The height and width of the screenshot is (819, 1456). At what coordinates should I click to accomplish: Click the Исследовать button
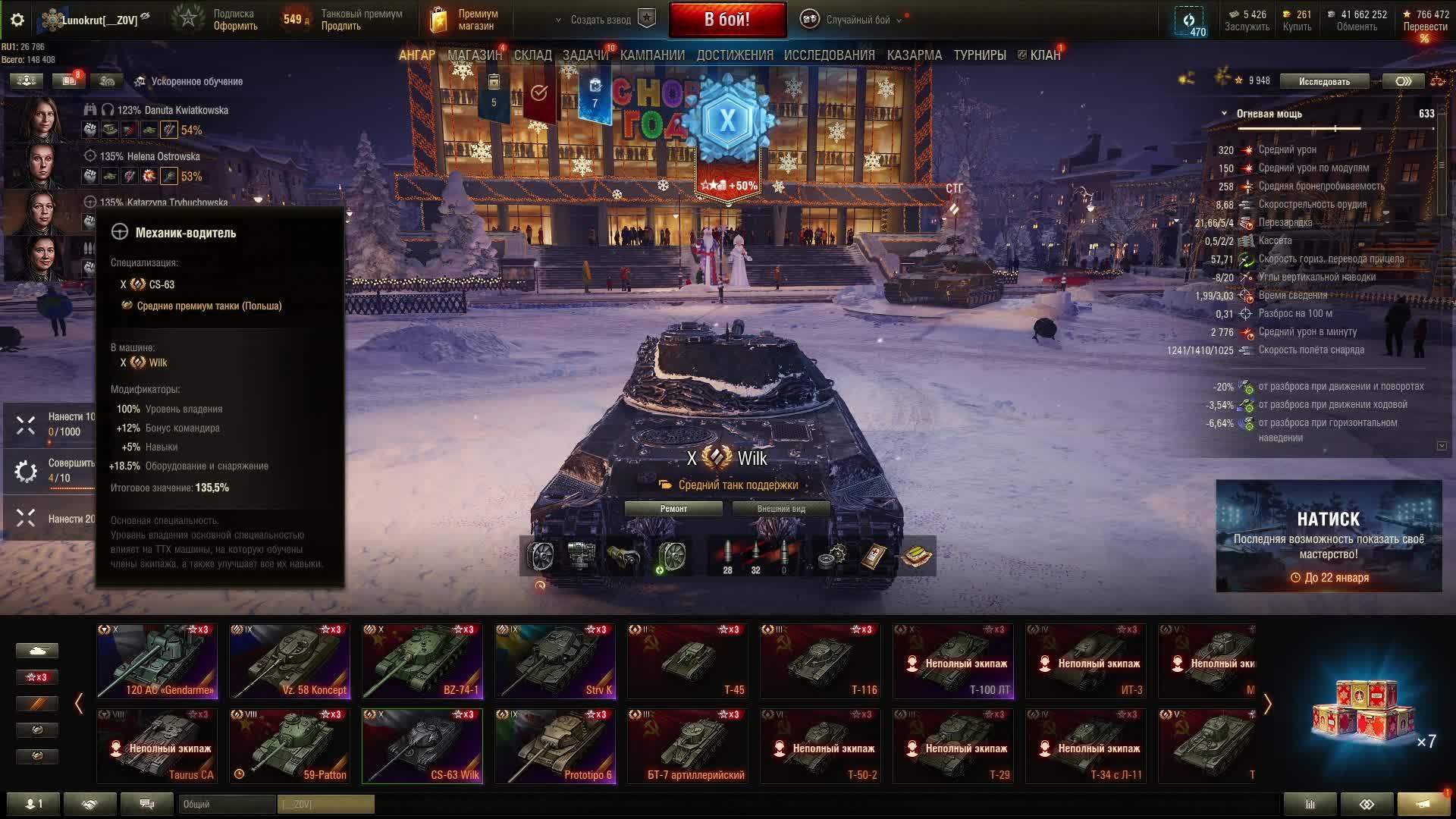click(x=1324, y=81)
